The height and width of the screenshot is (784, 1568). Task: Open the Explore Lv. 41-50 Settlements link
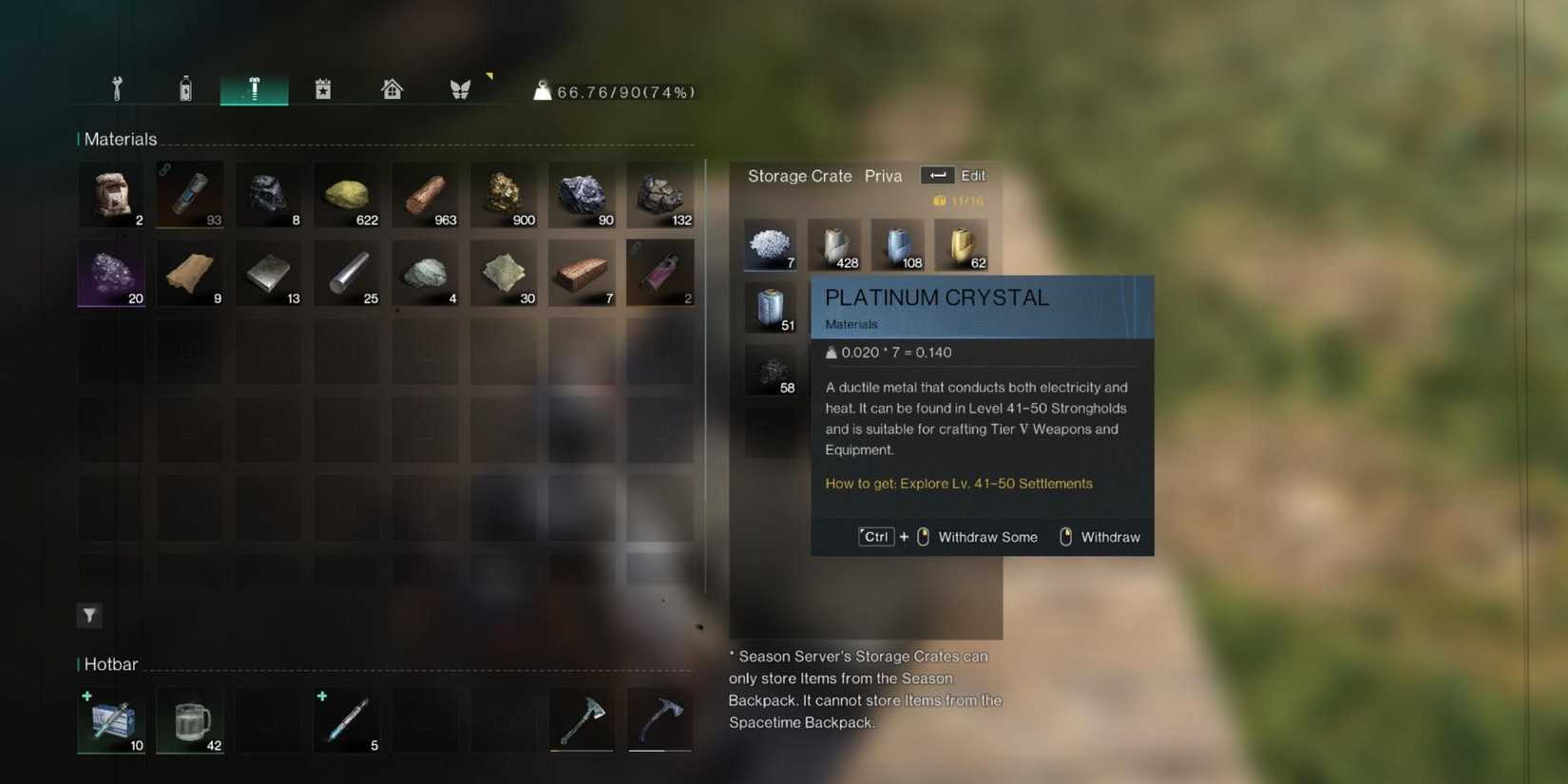958,483
